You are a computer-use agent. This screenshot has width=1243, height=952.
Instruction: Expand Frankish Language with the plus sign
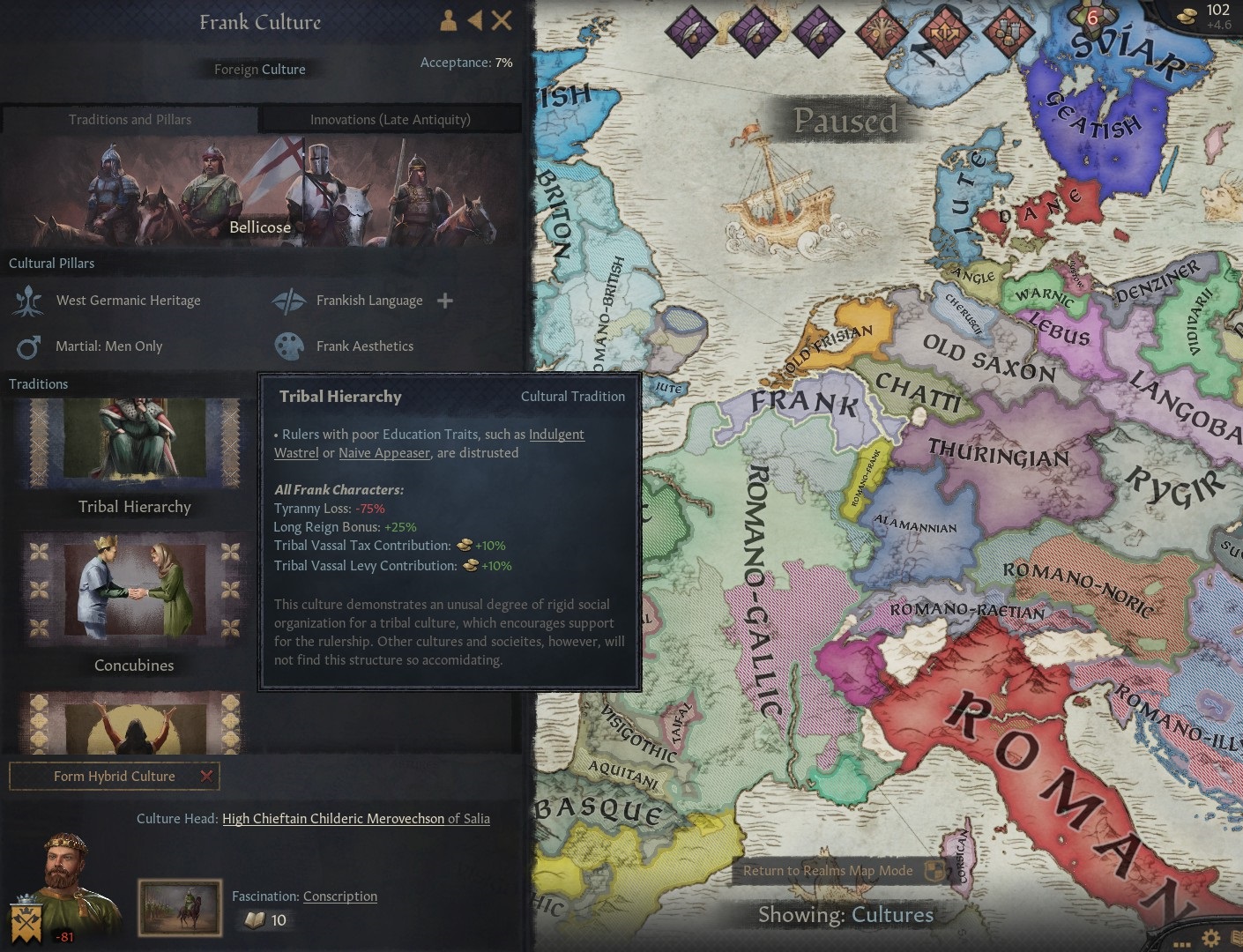pyautogui.click(x=445, y=301)
